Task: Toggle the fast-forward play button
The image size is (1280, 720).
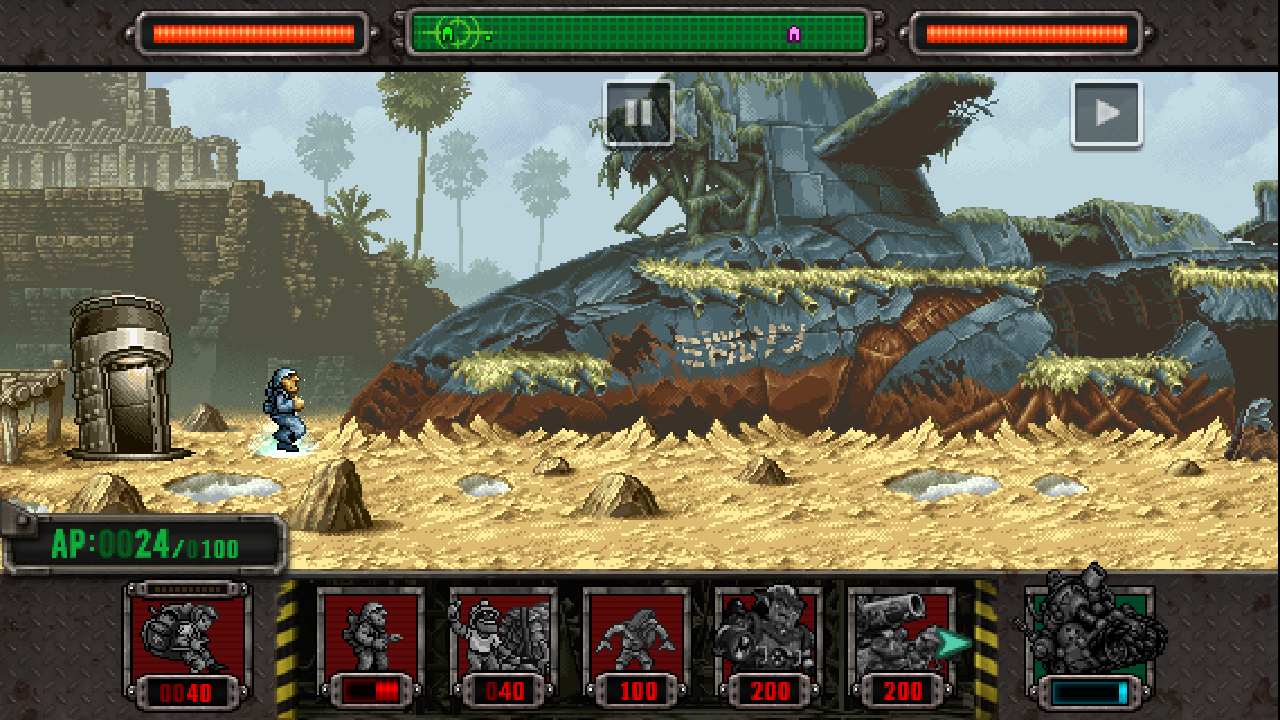Action: point(1106,114)
